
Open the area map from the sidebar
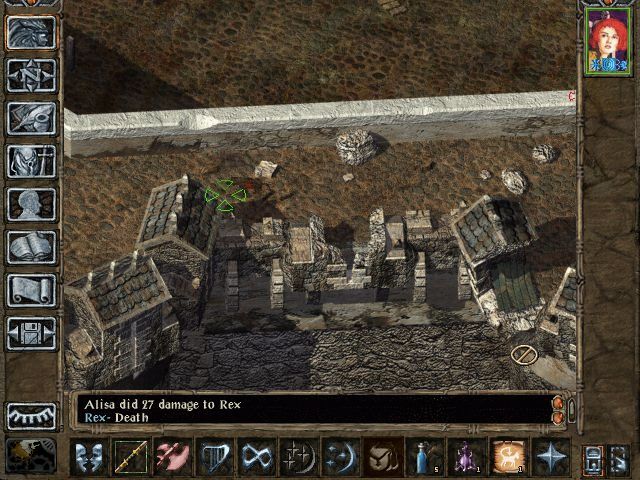click(x=31, y=75)
